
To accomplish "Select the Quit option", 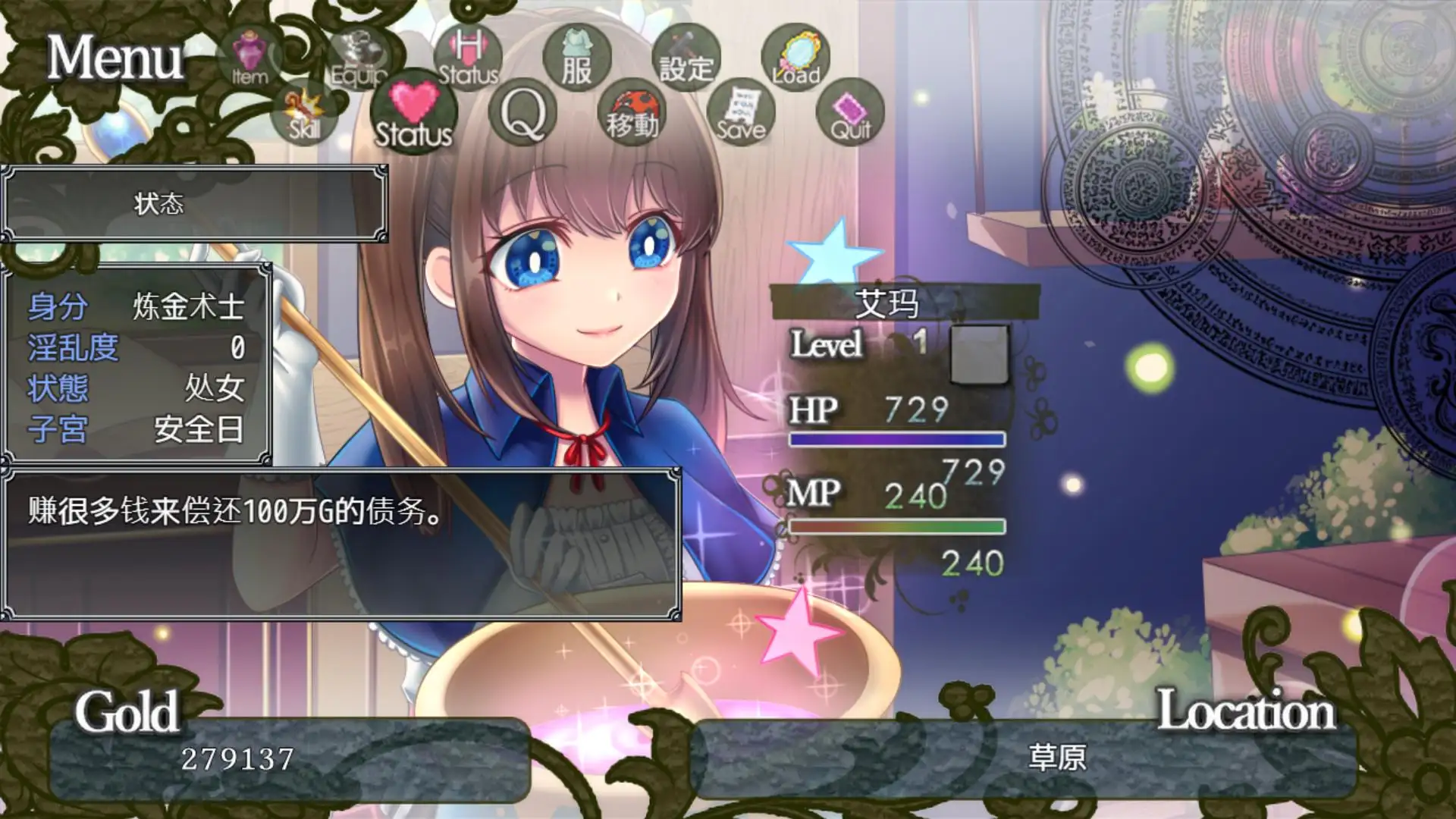I will [x=850, y=114].
